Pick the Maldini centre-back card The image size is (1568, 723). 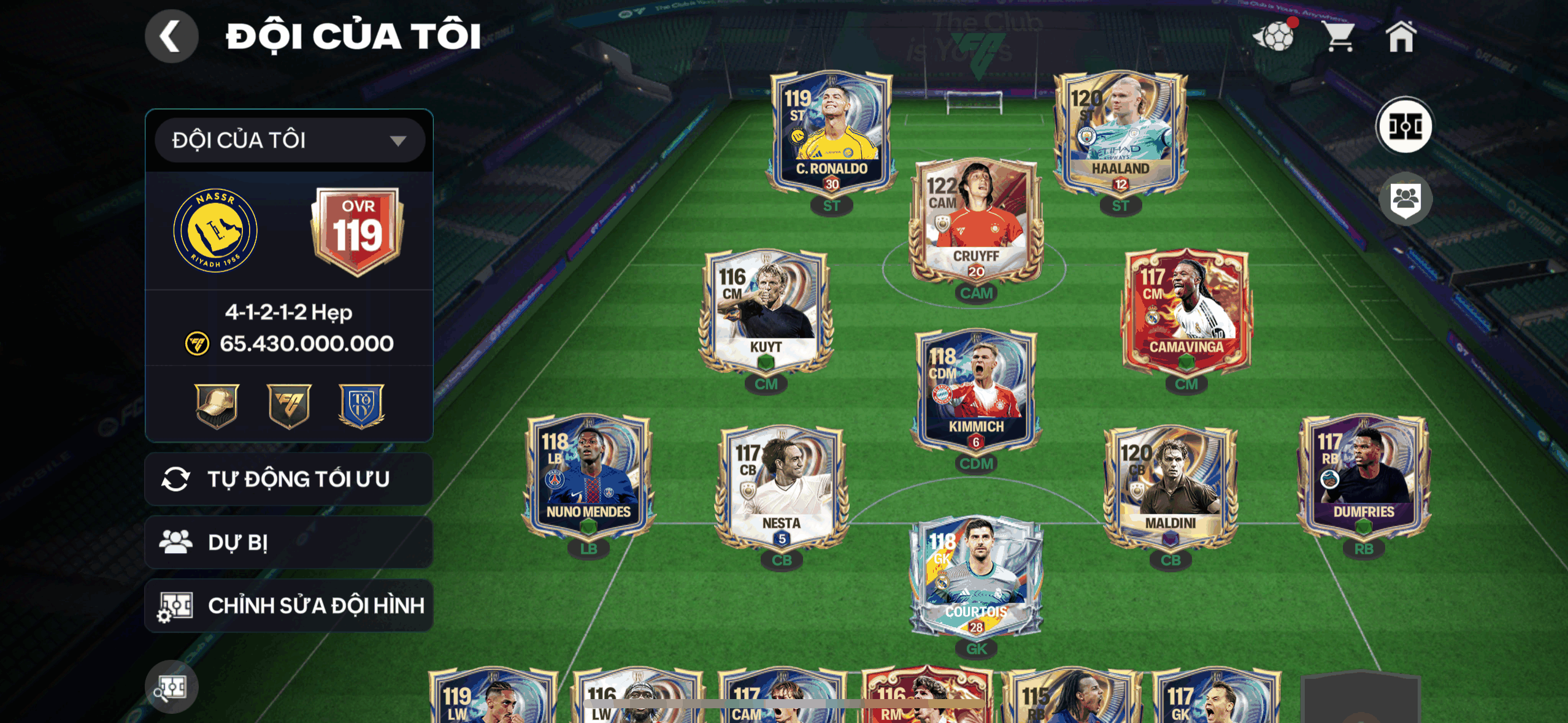[1170, 484]
